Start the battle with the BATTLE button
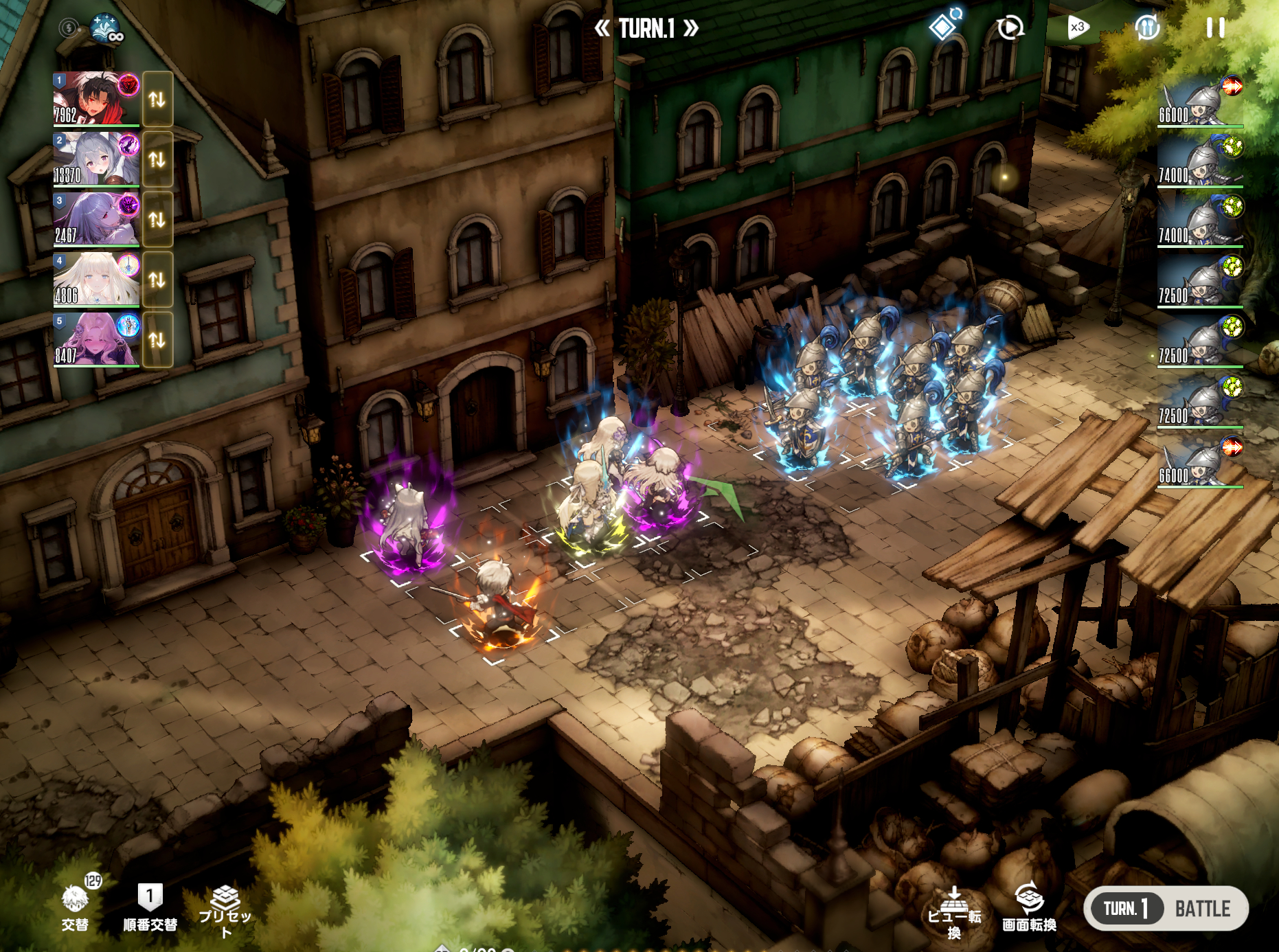The image size is (1279, 952). (1202, 908)
